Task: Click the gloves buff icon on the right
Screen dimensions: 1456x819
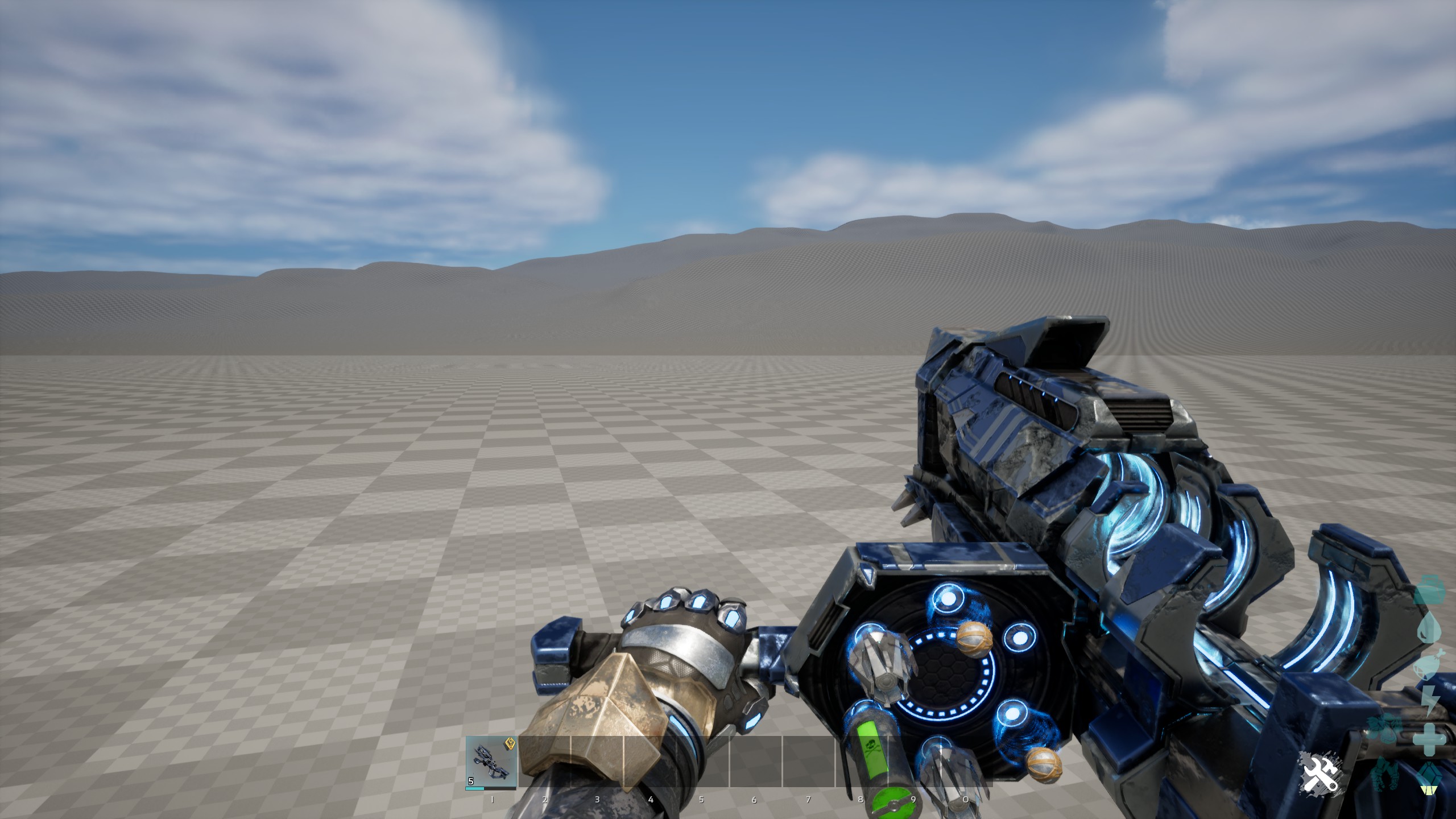Action: [x=1384, y=773]
